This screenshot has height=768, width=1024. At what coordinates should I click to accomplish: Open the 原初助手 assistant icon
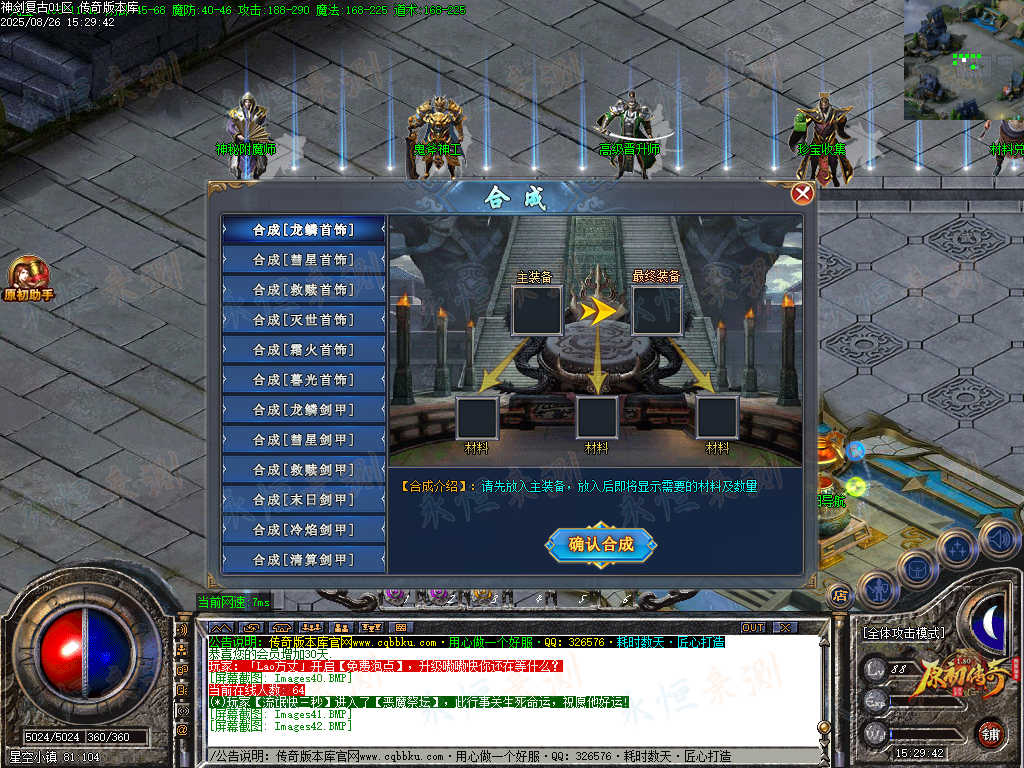tap(29, 278)
